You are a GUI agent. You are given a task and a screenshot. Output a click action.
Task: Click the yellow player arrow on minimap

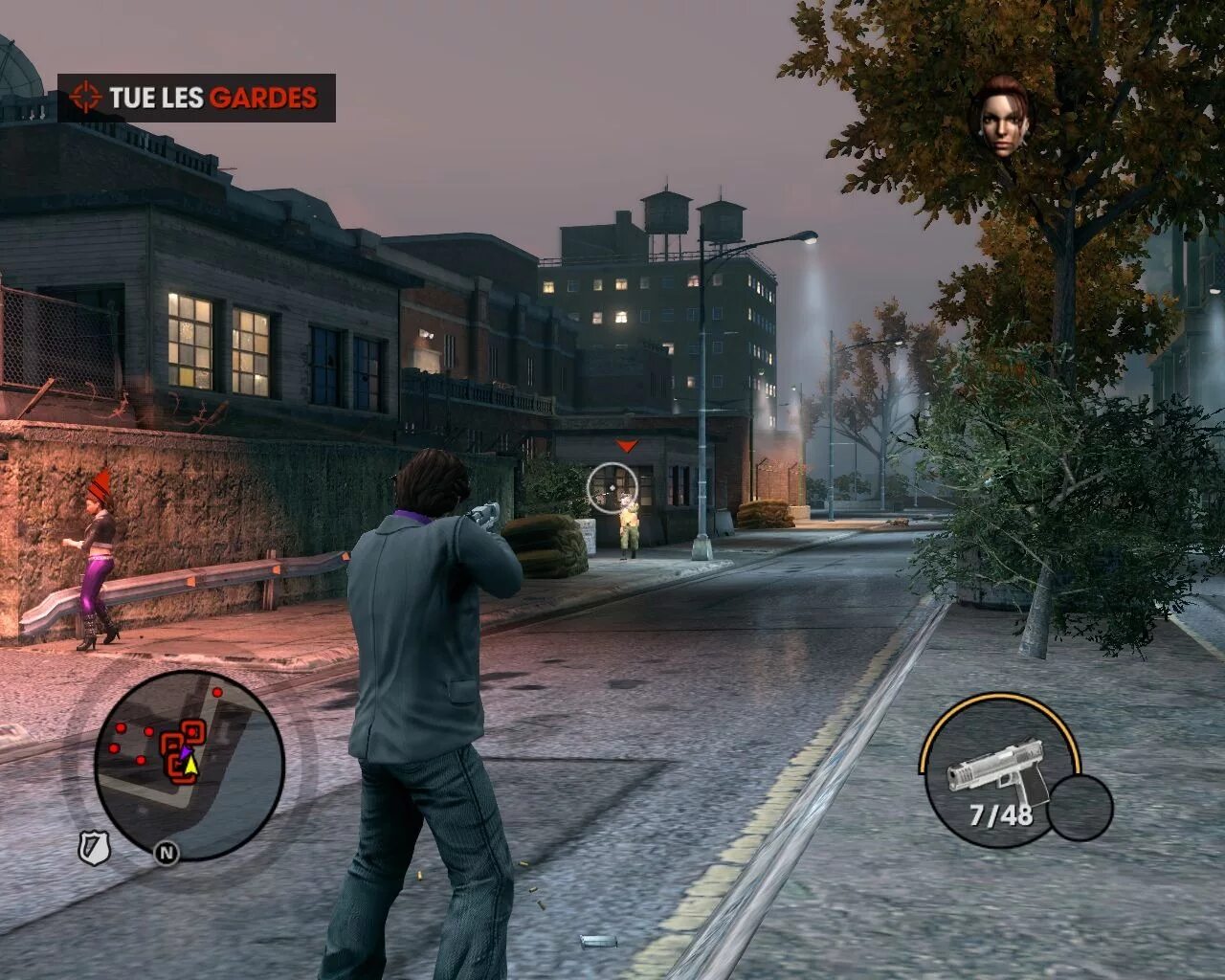click(190, 764)
